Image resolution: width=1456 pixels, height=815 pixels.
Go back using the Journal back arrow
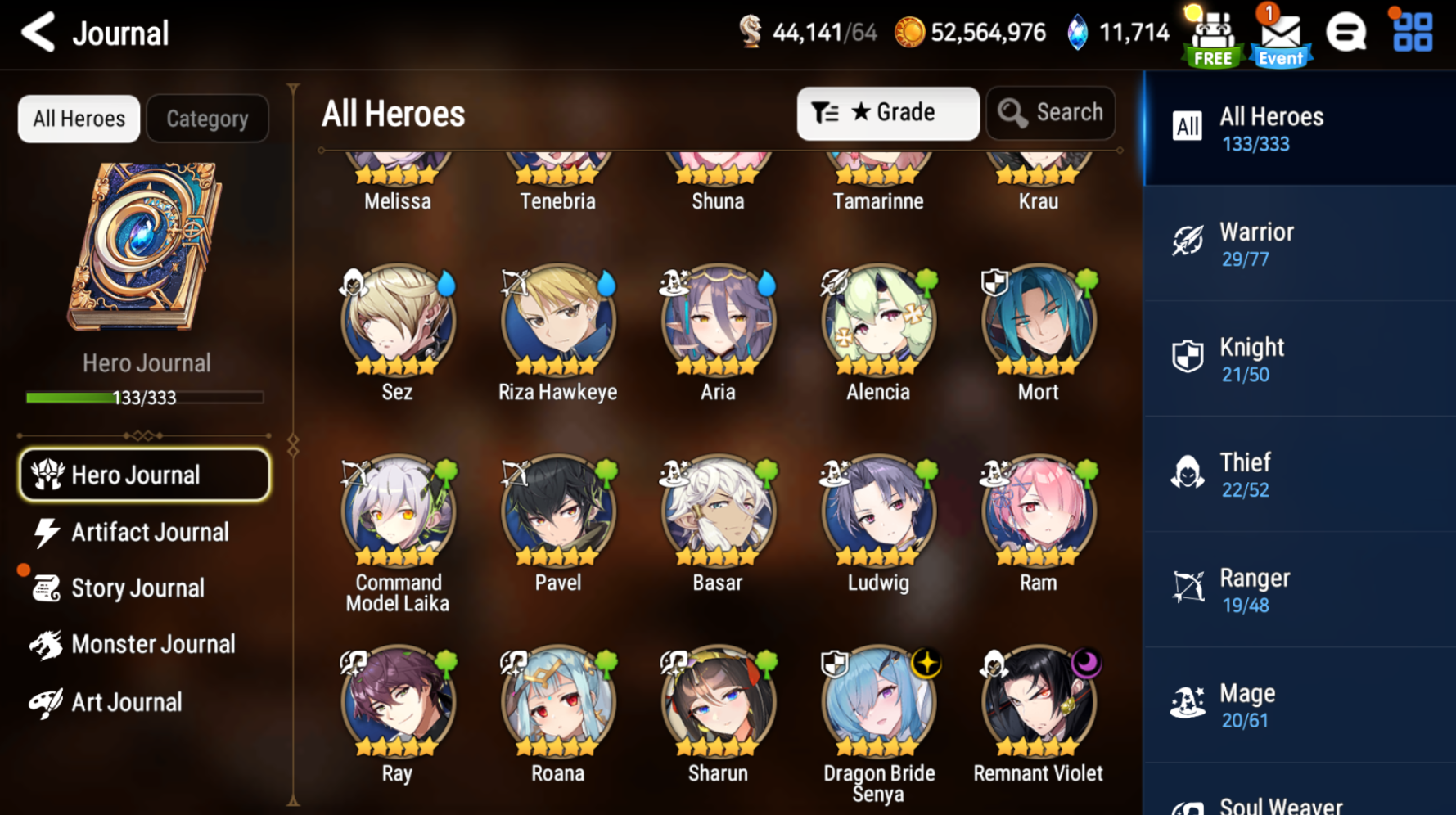coord(36,33)
